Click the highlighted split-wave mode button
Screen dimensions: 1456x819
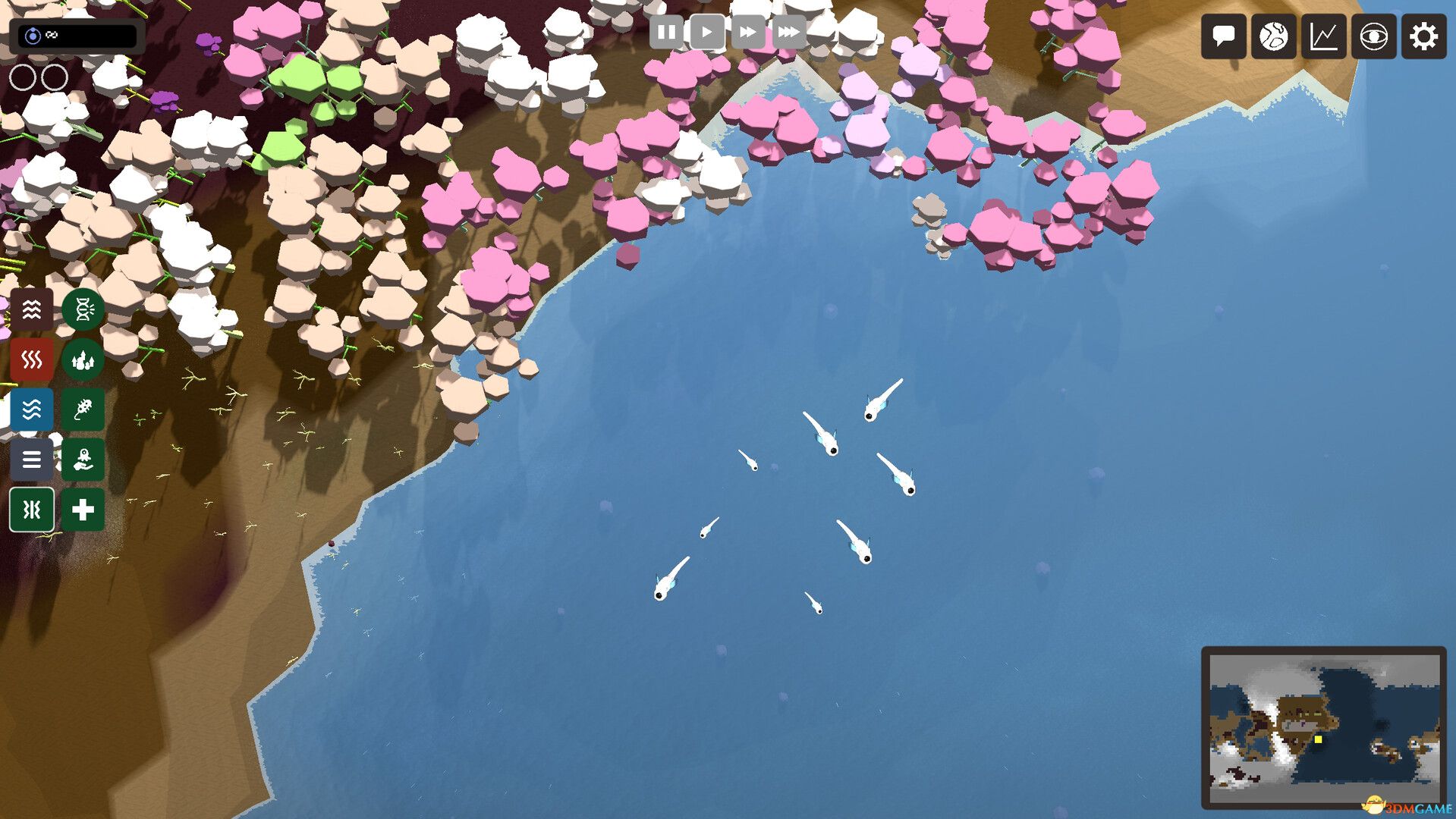[x=31, y=510]
